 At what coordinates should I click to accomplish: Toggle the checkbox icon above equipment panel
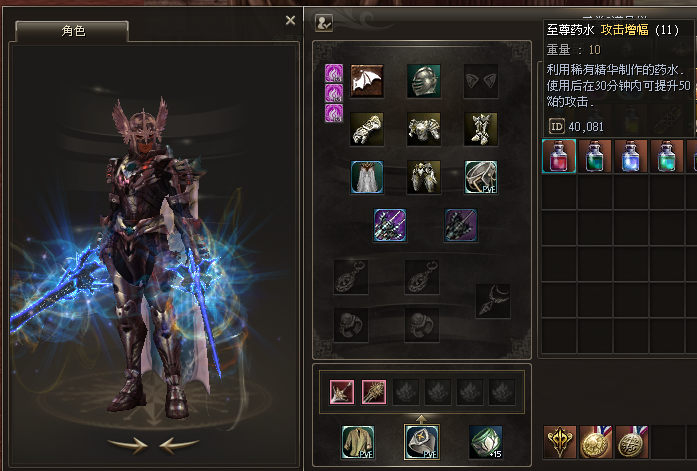tap(324, 22)
